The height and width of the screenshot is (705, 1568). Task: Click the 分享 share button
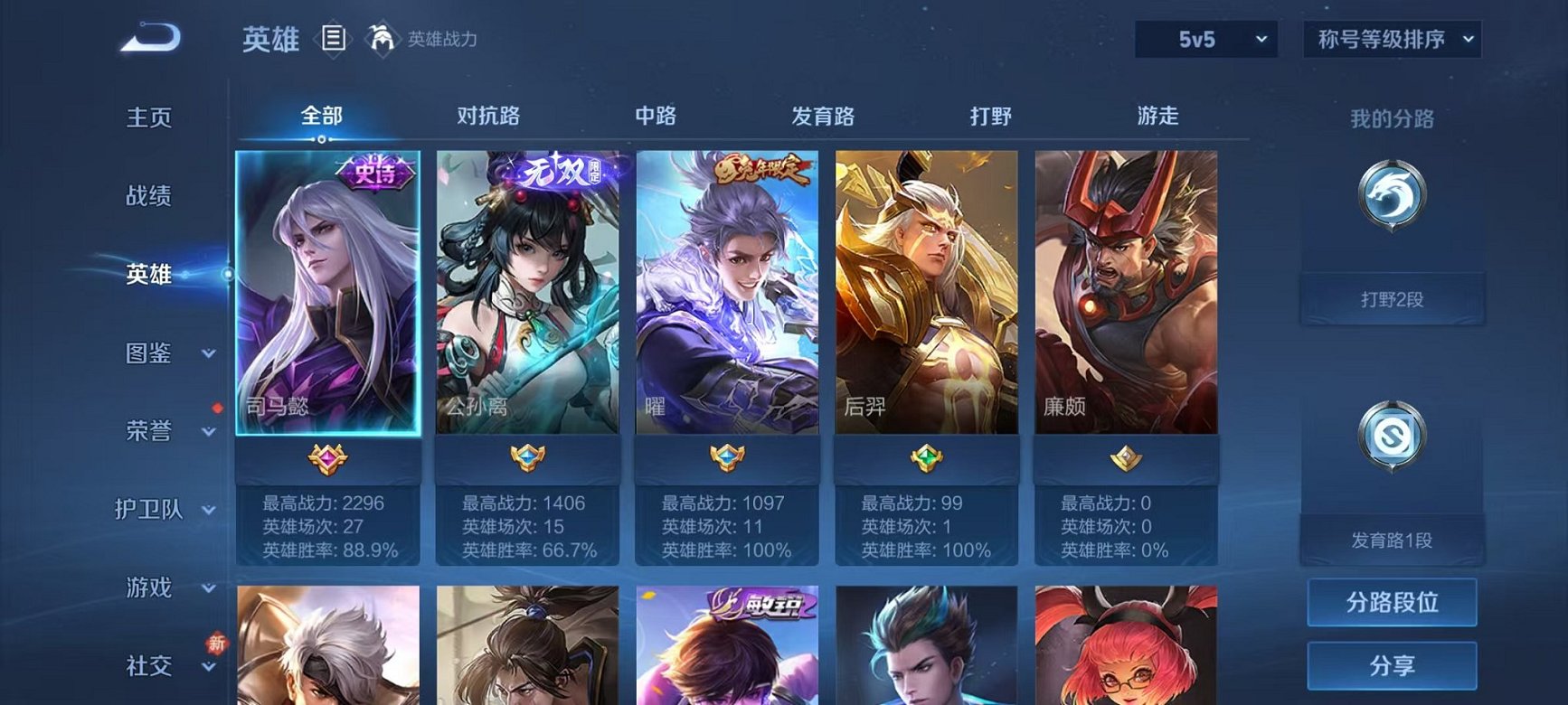[x=1393, y=667]
